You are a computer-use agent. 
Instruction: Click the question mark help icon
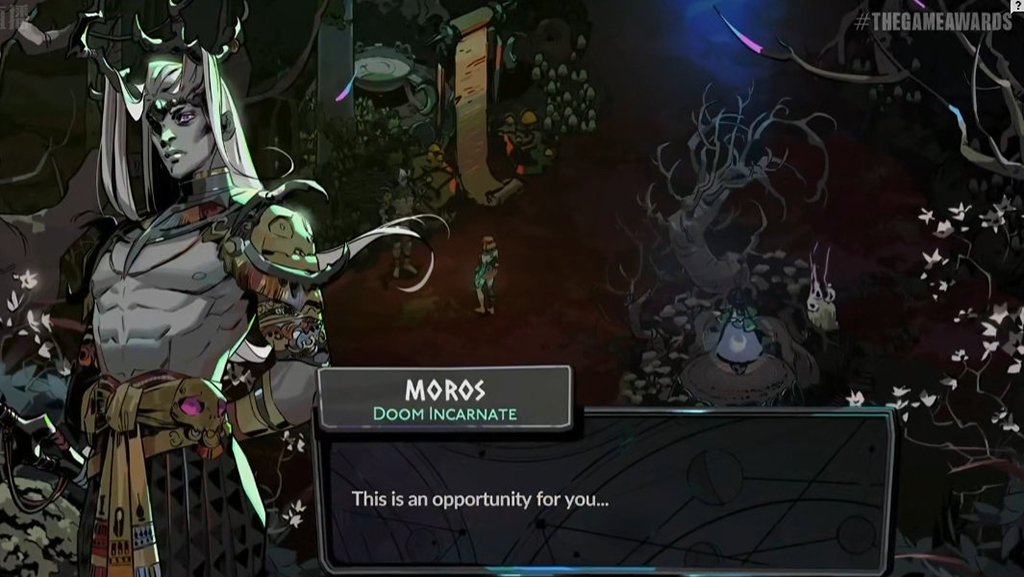point(1017,6)
